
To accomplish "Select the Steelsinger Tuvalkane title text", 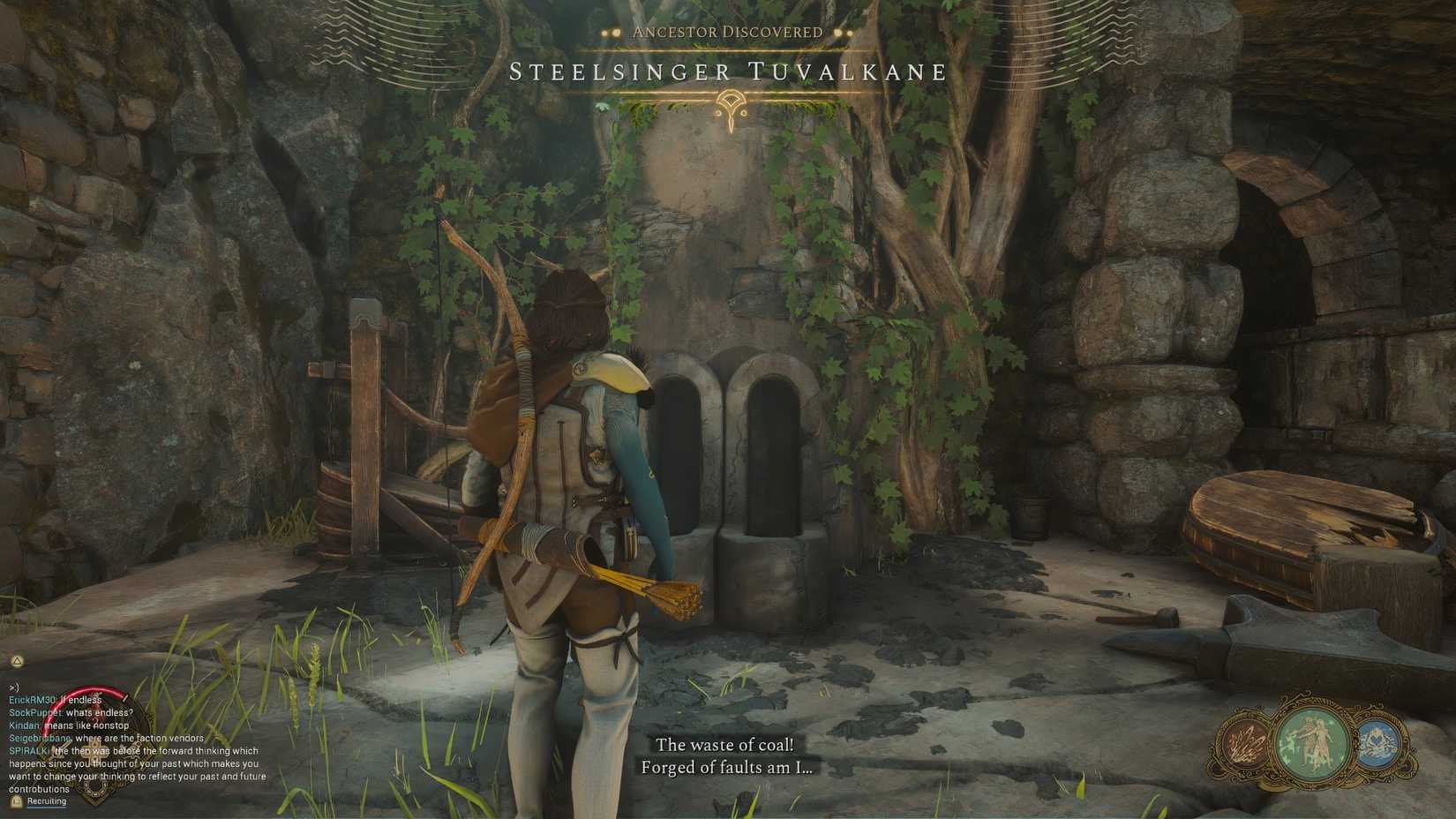I will pyautogui.click(x=728, y=72).
